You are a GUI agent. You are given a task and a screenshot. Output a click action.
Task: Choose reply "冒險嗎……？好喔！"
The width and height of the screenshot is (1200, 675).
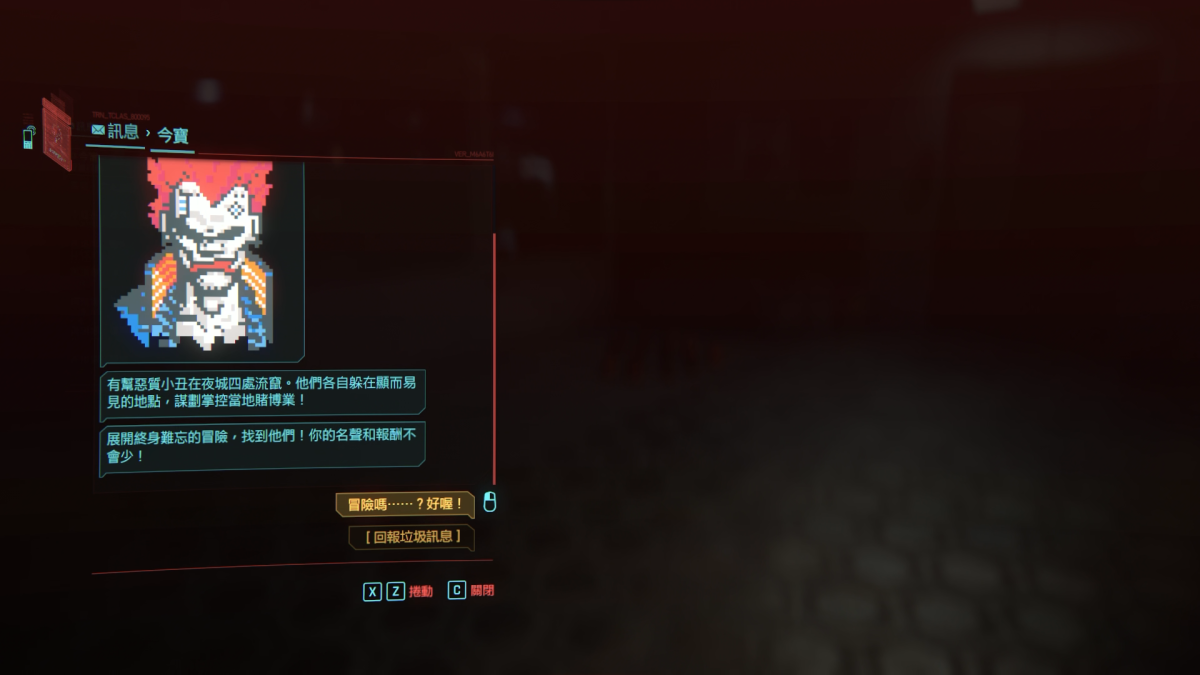click(404, 504)
